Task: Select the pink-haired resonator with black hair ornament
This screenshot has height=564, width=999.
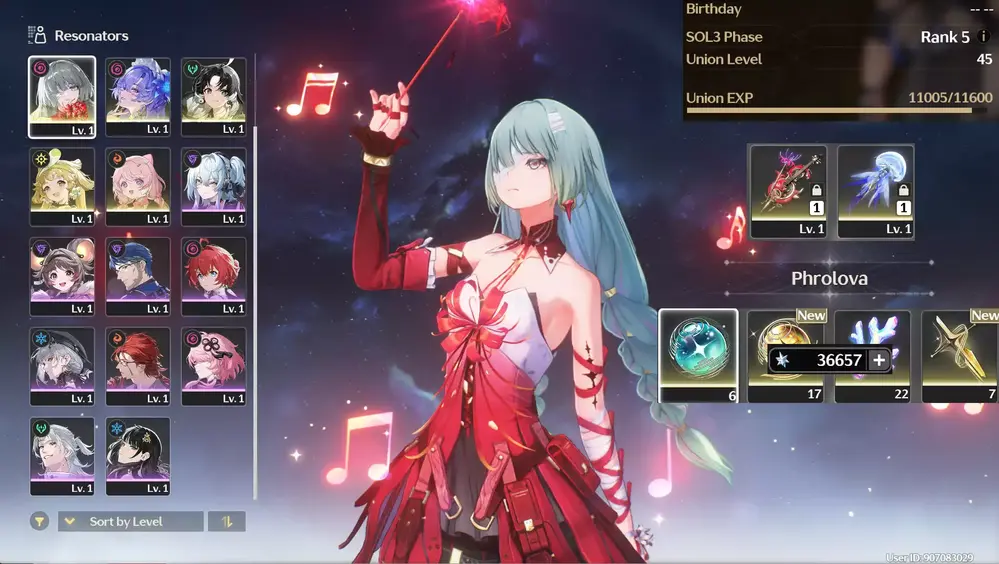Action: [x=214, y=366]
